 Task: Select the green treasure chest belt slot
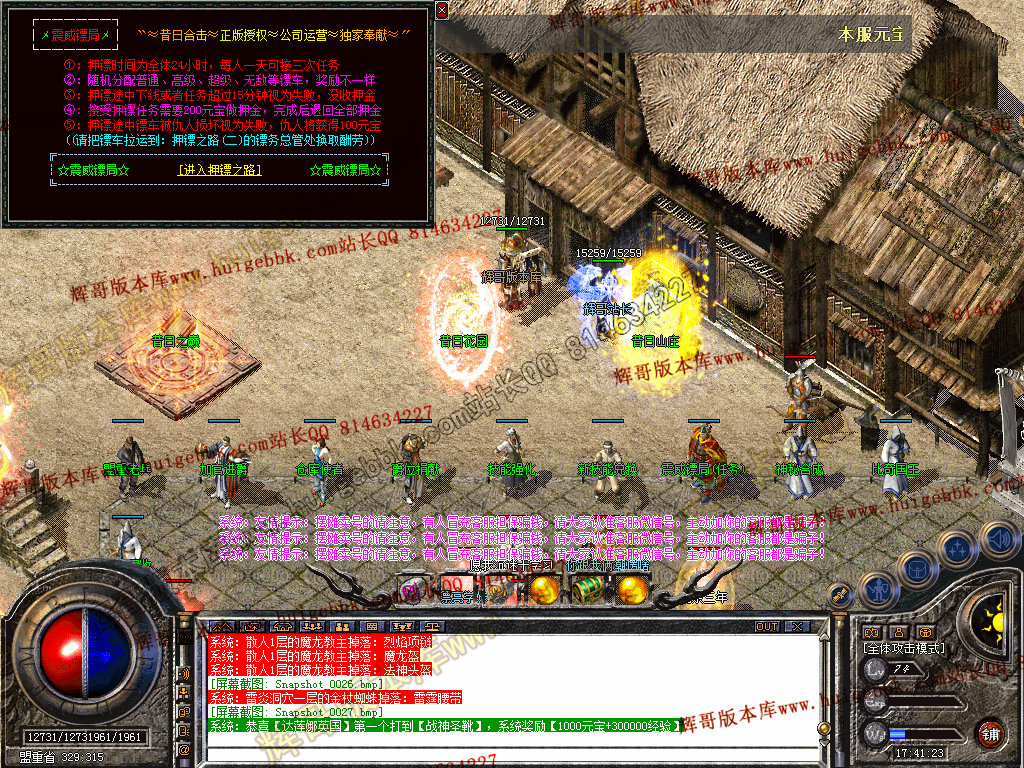[586, 590]
